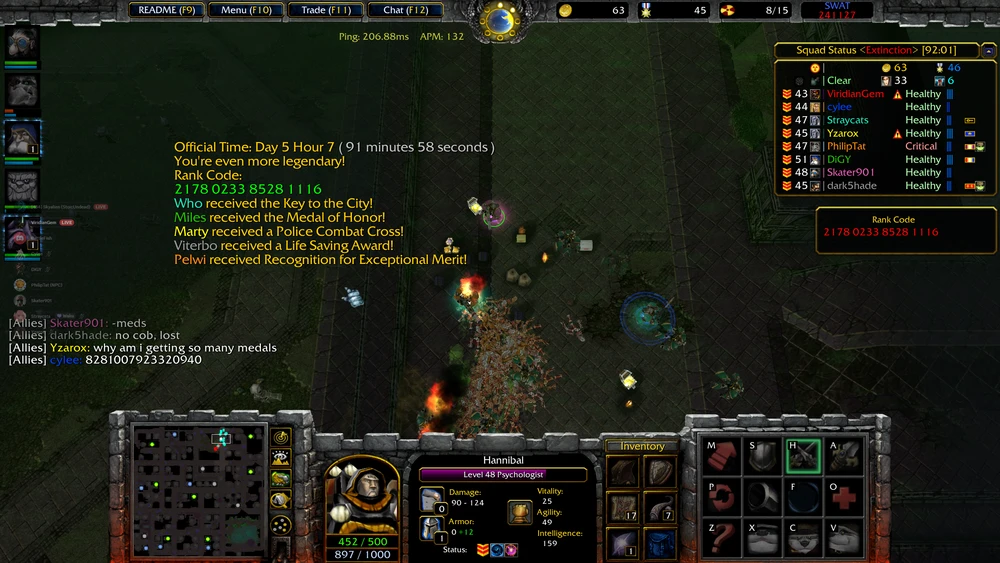Image resolution: width=1000 pixels, height=563 pixels.
Task: Use the red cross ability (O)
Action: [845, 497]
